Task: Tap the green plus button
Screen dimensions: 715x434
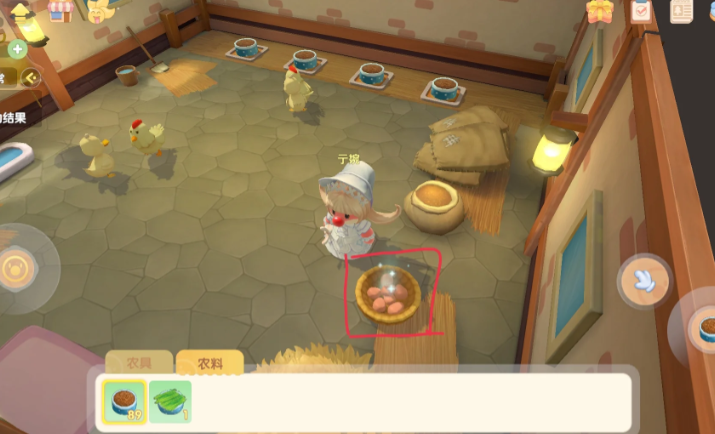Action: click(x=17, y=48)
